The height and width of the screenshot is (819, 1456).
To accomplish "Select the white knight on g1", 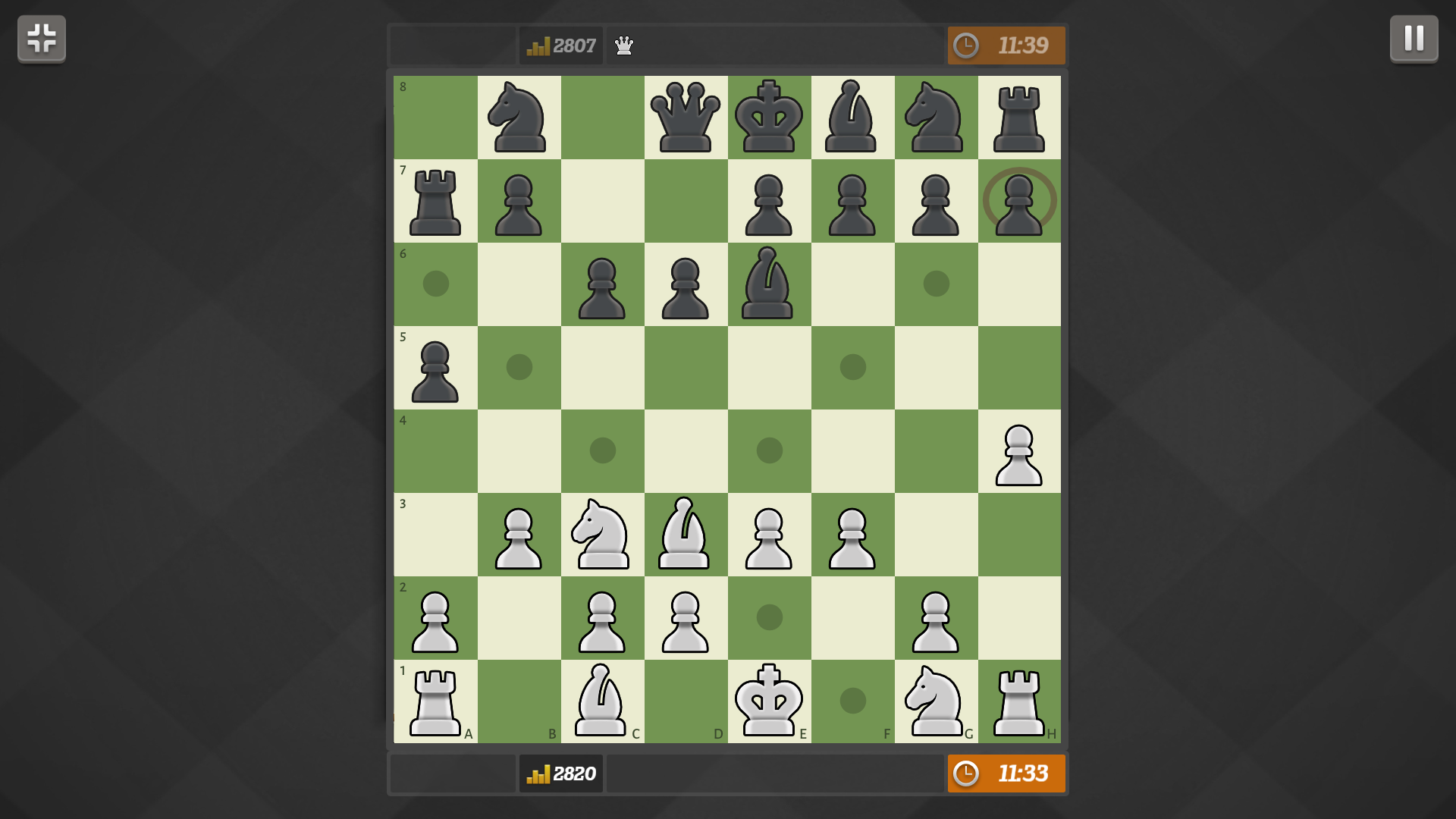I will (x=937, y=701).
